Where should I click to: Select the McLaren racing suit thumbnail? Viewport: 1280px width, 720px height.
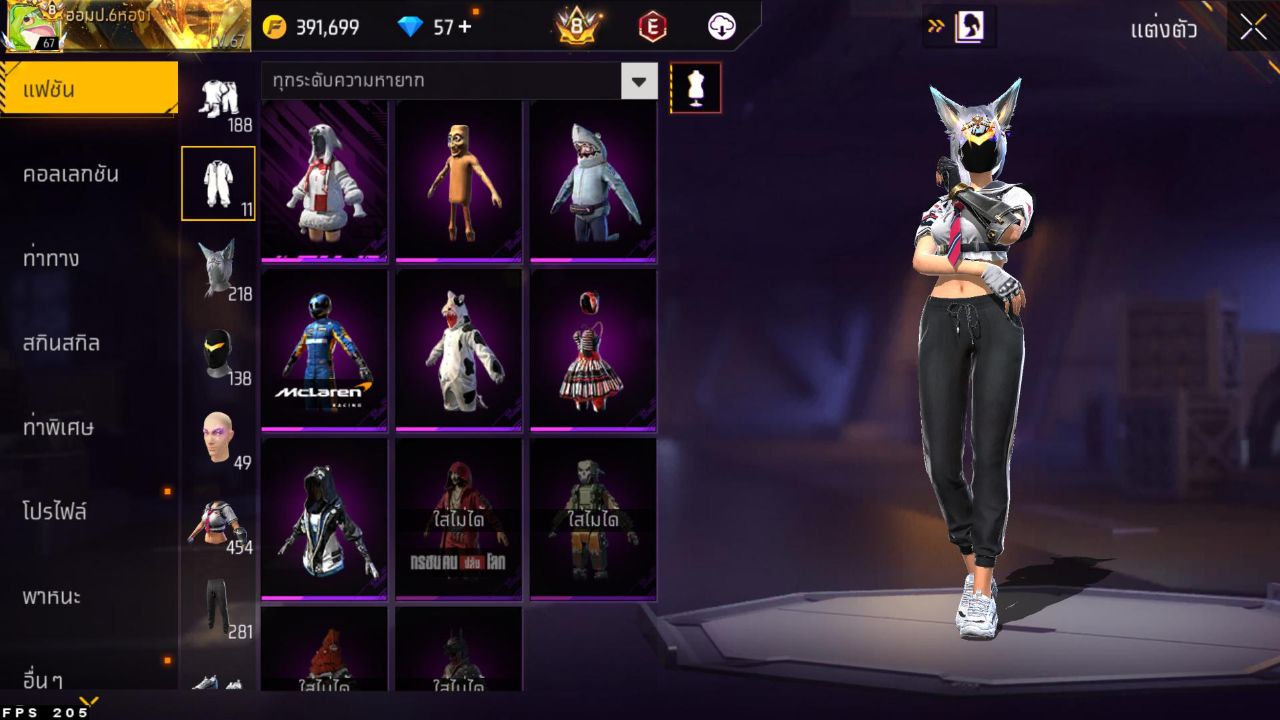click(x=324, y=349)
